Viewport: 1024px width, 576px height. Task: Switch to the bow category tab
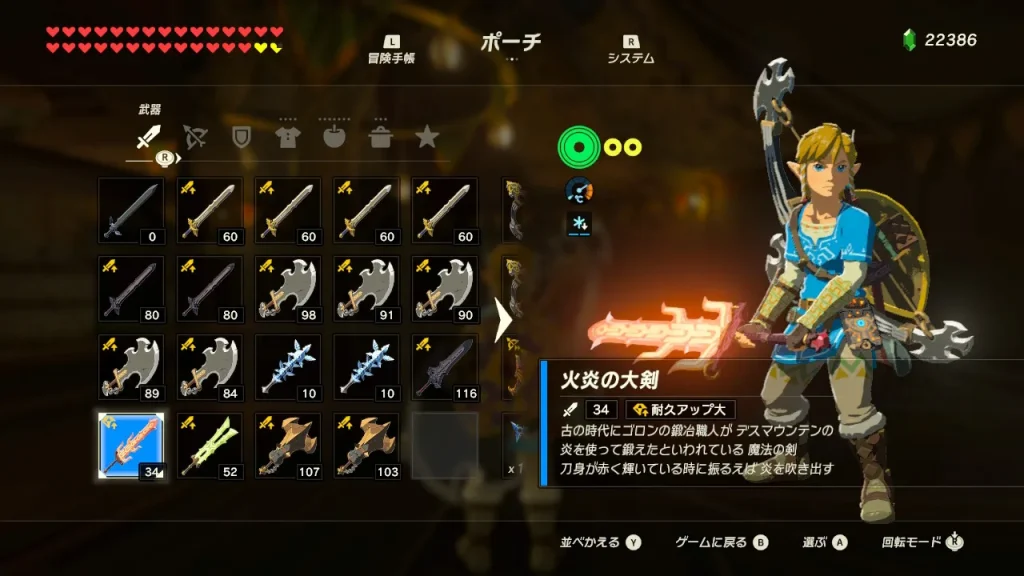pos(195,137)
